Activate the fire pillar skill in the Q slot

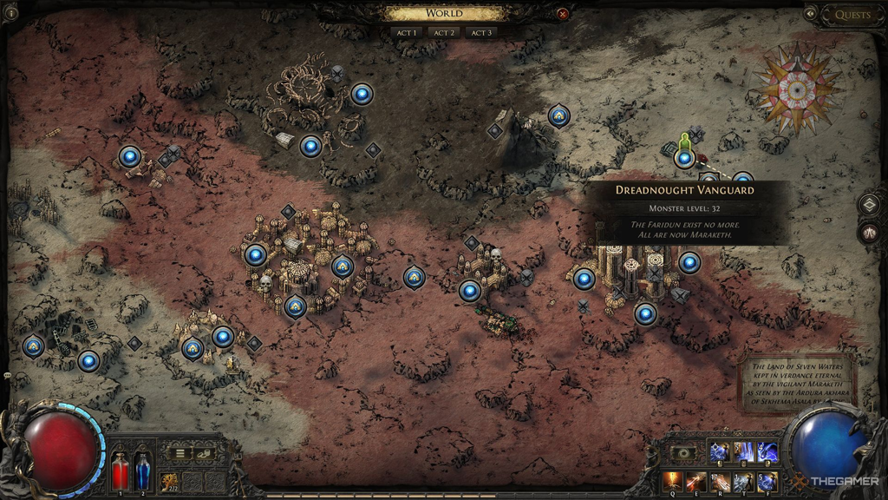pyautogui.click(x=671, y=481)
